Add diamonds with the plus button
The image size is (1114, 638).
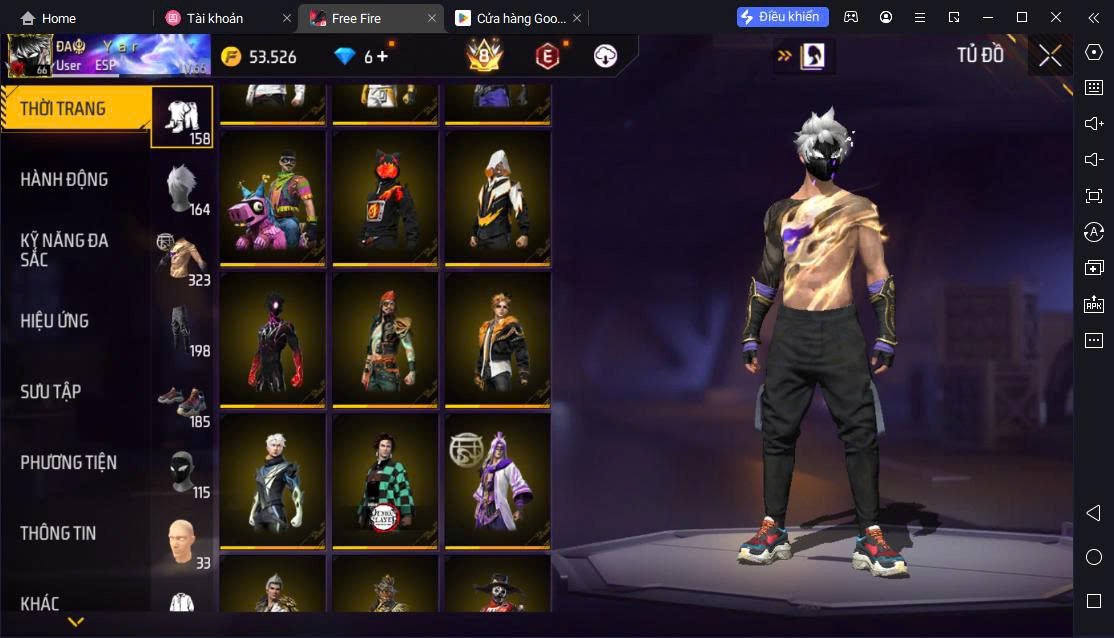382,56
